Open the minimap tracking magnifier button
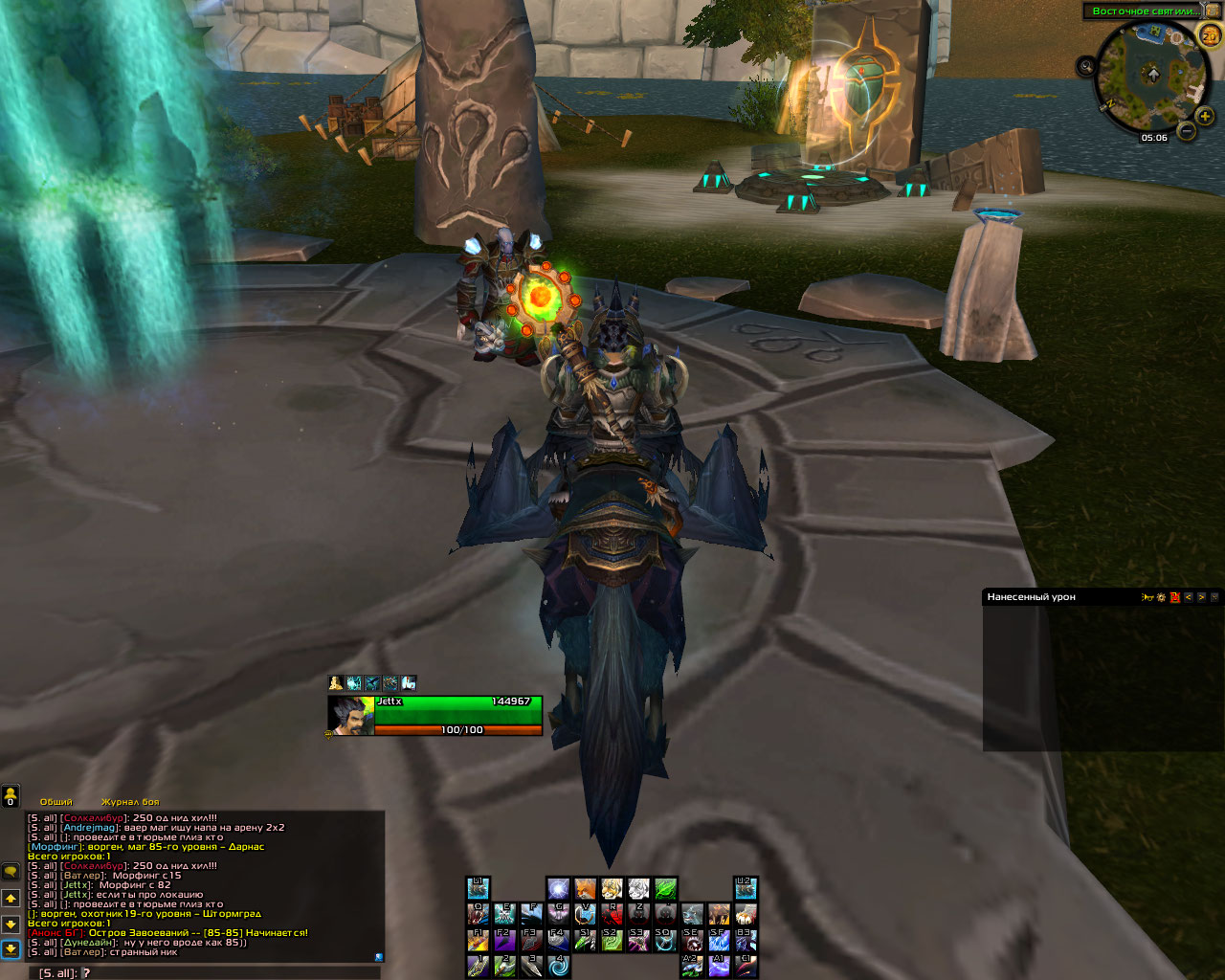 click(x=1086, y=66)
